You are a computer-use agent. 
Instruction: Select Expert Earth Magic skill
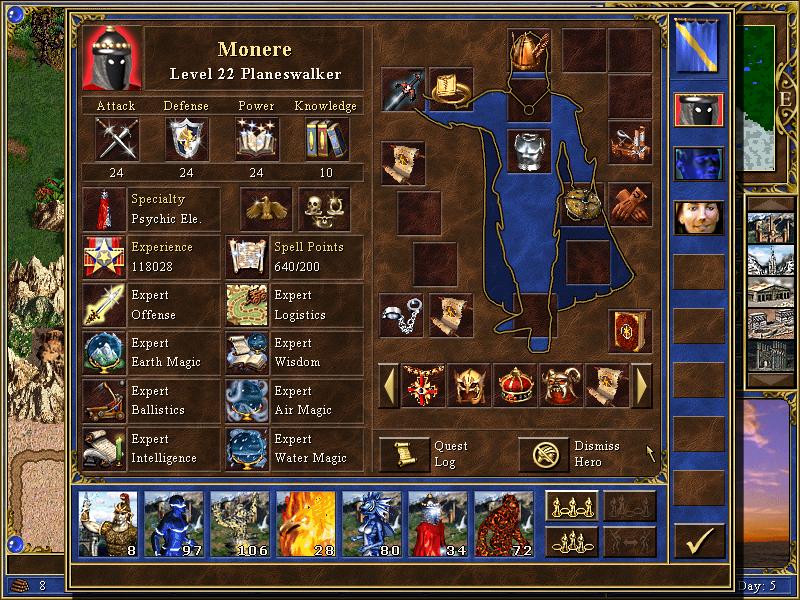pos(104,353)
